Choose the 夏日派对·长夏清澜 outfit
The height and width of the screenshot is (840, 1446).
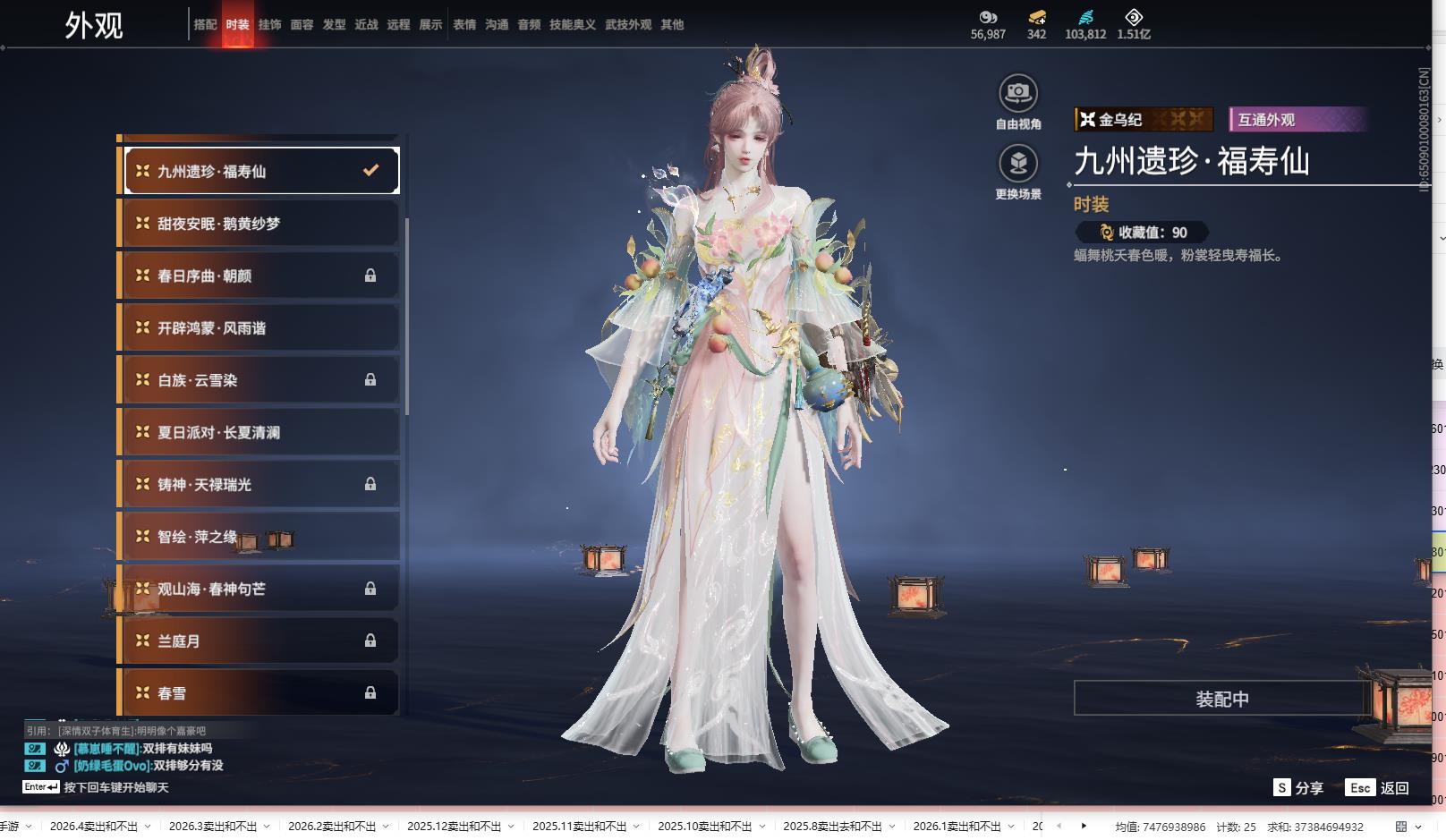click(259, 432)
